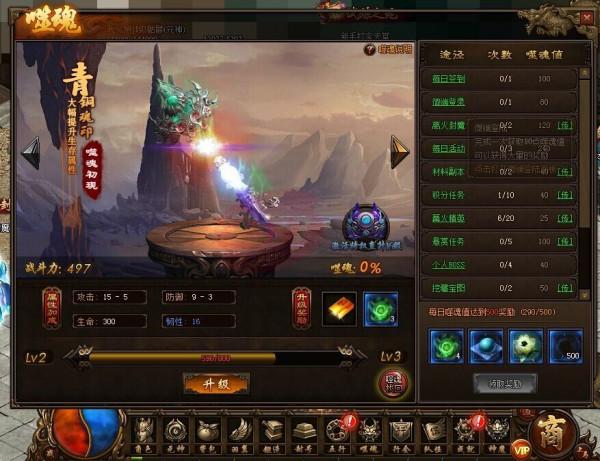Image resolution: width=600 pixels, height=461 pixels.
Task: Open the 噬魂 soul menu icon
Action: pos(367,432)
